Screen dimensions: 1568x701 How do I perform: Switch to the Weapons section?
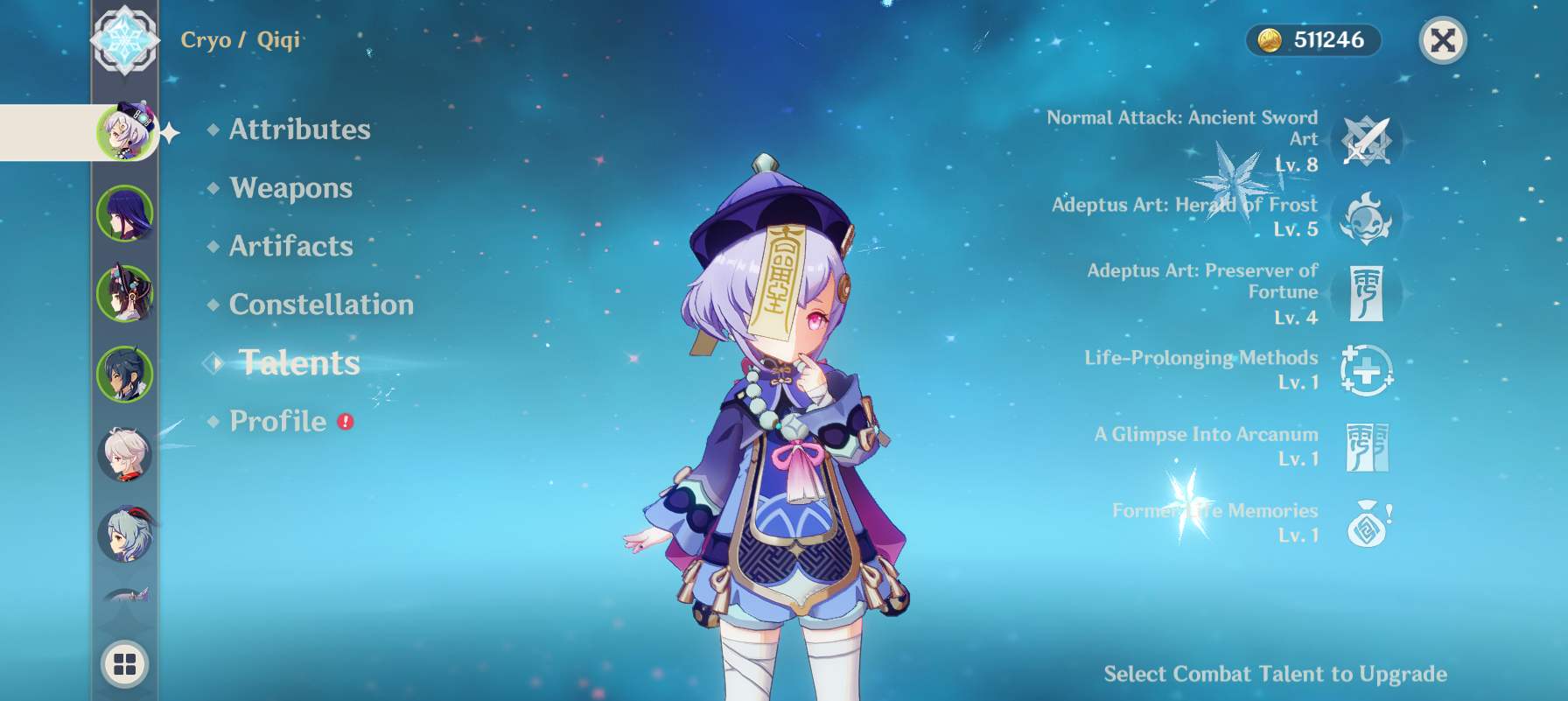[x=290, y=188]
